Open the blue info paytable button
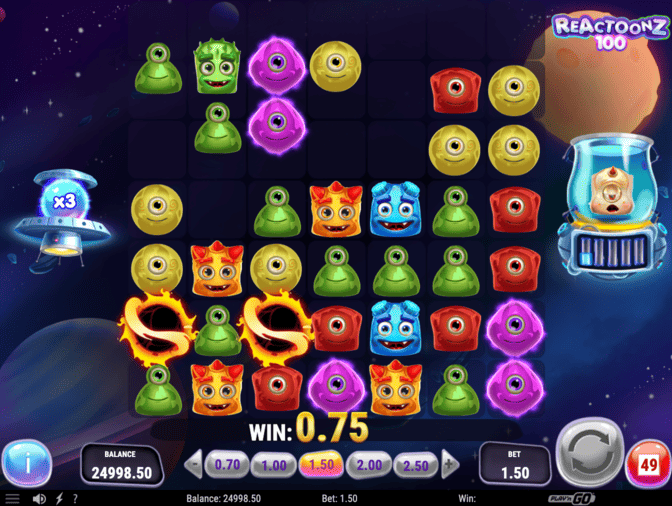Viewport: 672px width, 506px height. (x=26, y=463)
